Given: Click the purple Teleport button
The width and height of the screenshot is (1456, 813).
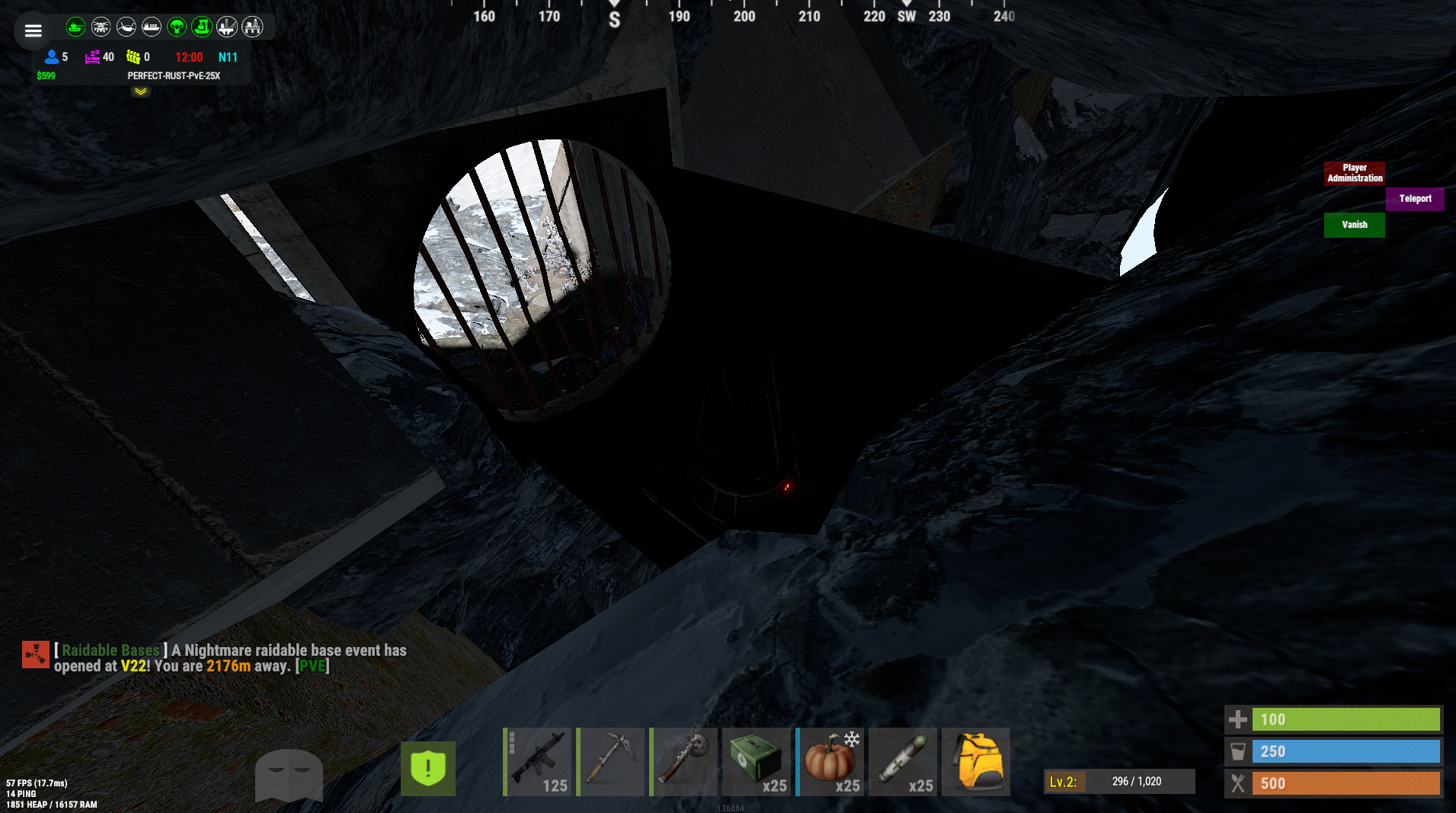Looking at the screenshot, I should (1415, 199).
